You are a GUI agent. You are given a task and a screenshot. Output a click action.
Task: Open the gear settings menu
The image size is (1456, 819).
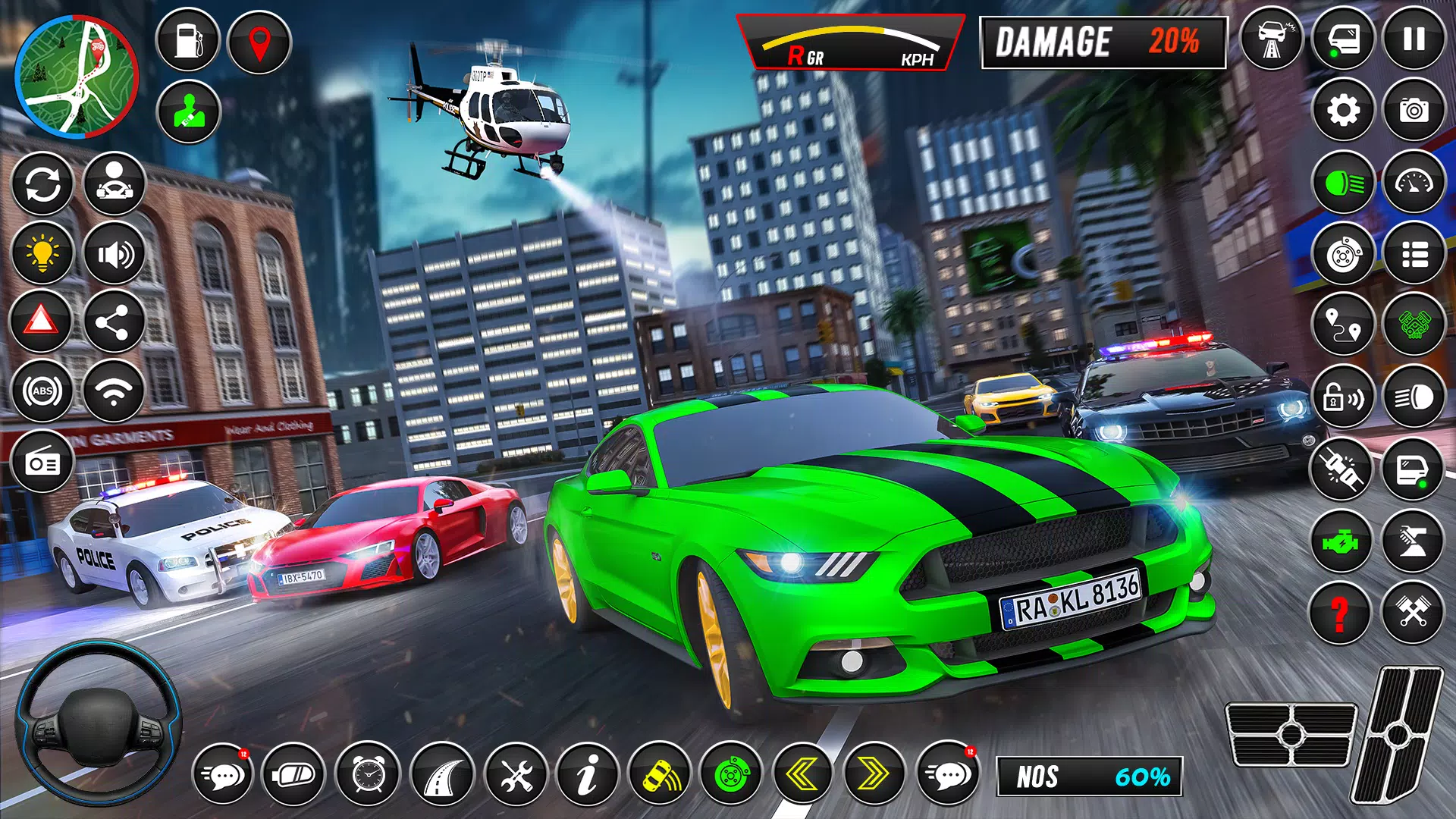coord(1343,111)
